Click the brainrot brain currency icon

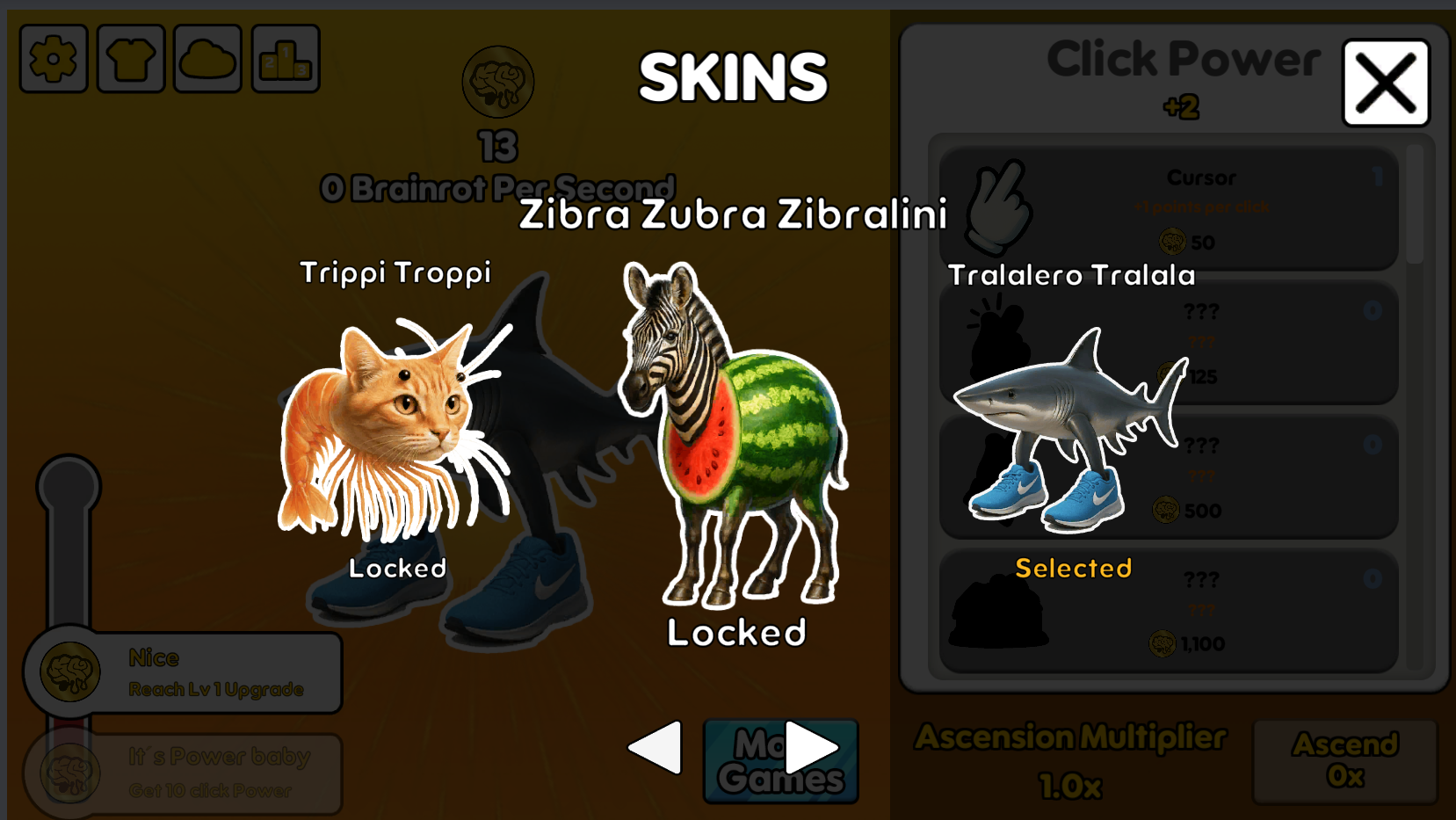point(497,81)
